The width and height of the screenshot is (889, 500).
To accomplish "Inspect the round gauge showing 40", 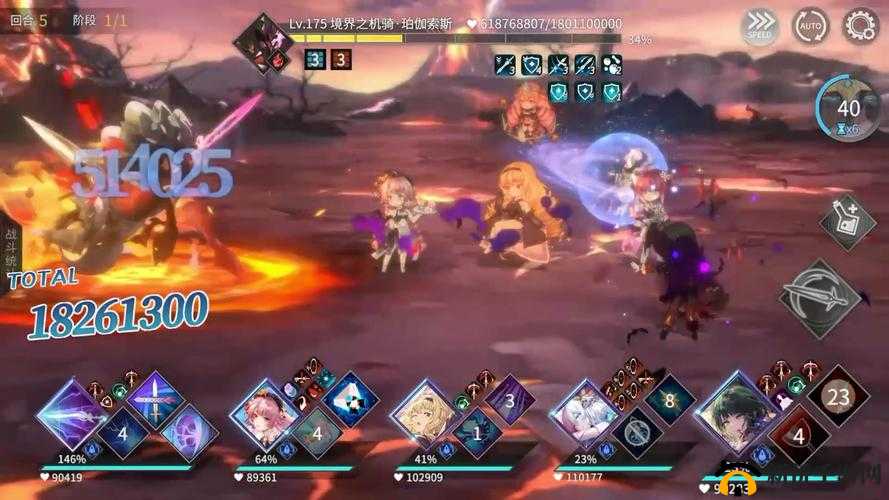I will tap(848, 110).
